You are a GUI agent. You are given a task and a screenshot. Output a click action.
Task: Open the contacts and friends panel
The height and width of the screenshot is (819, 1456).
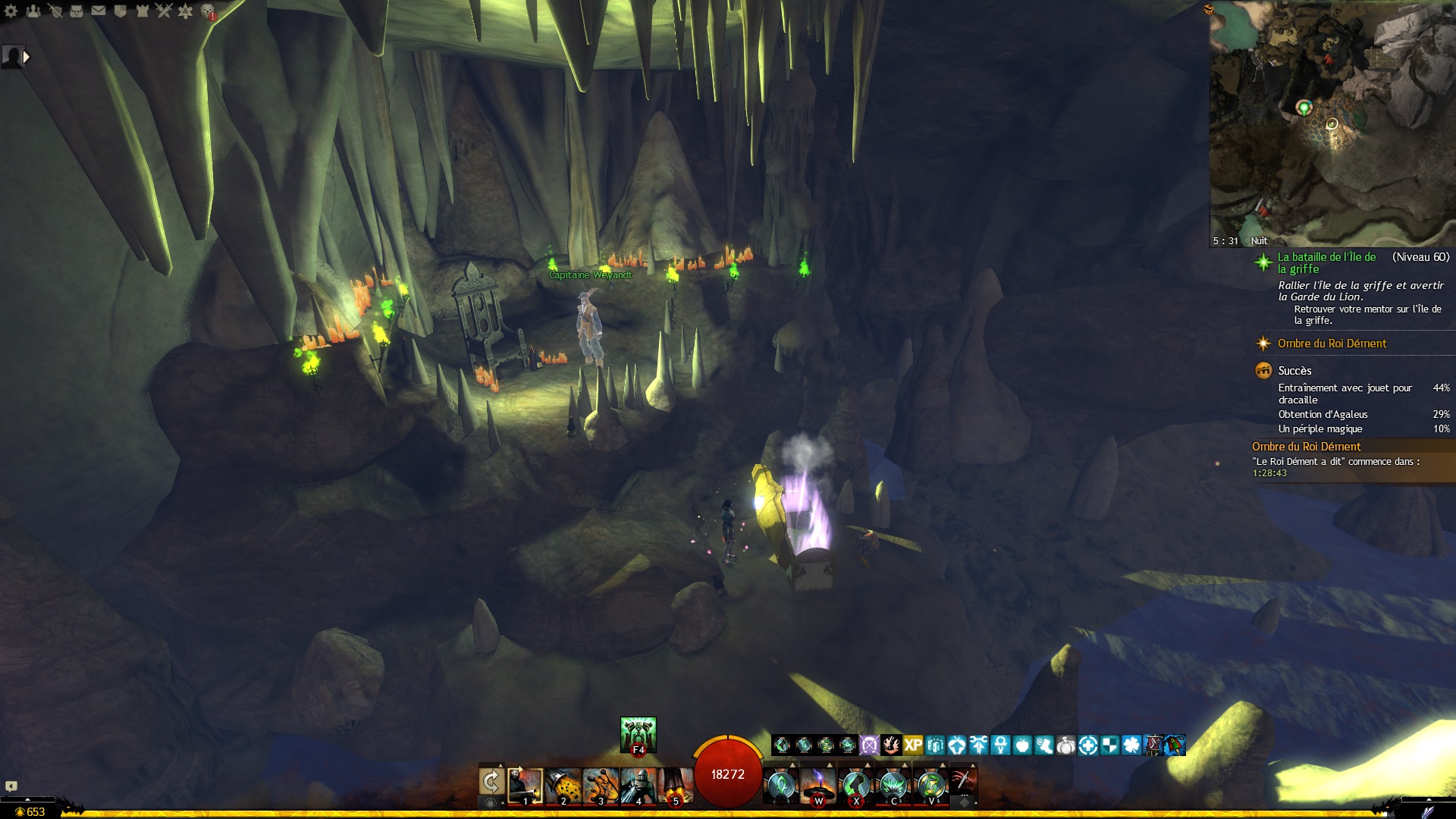33,11
